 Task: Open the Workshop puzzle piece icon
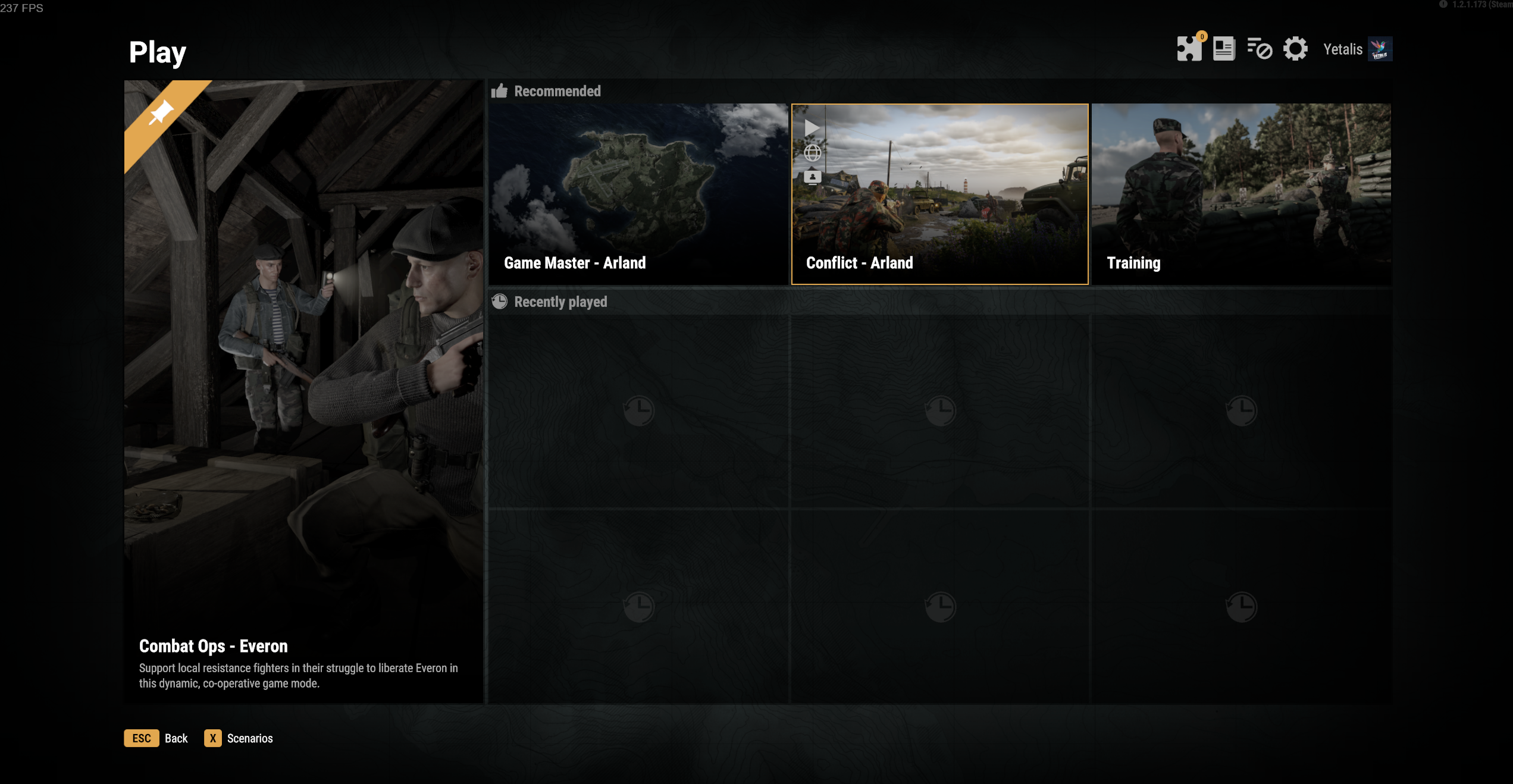point(1189,49)
